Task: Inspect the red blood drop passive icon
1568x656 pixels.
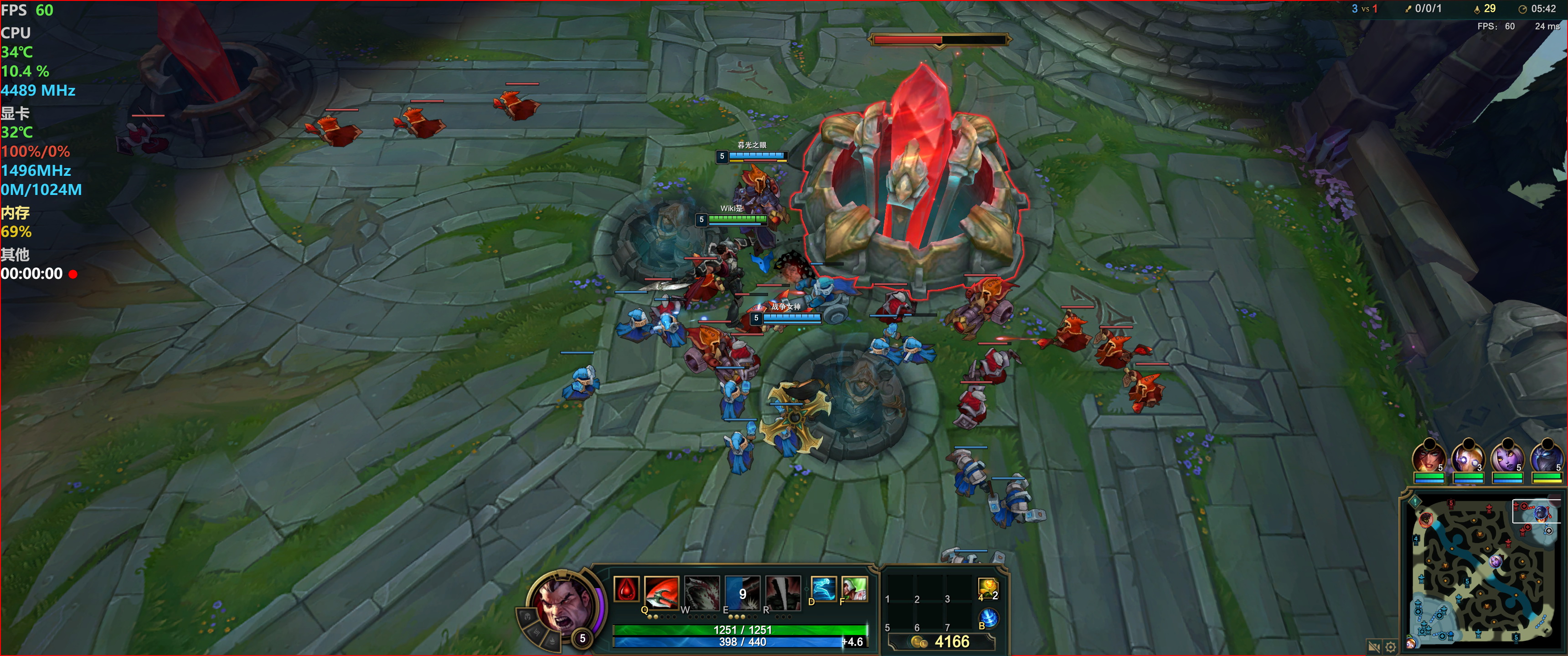Action: (x=626, y=589)
